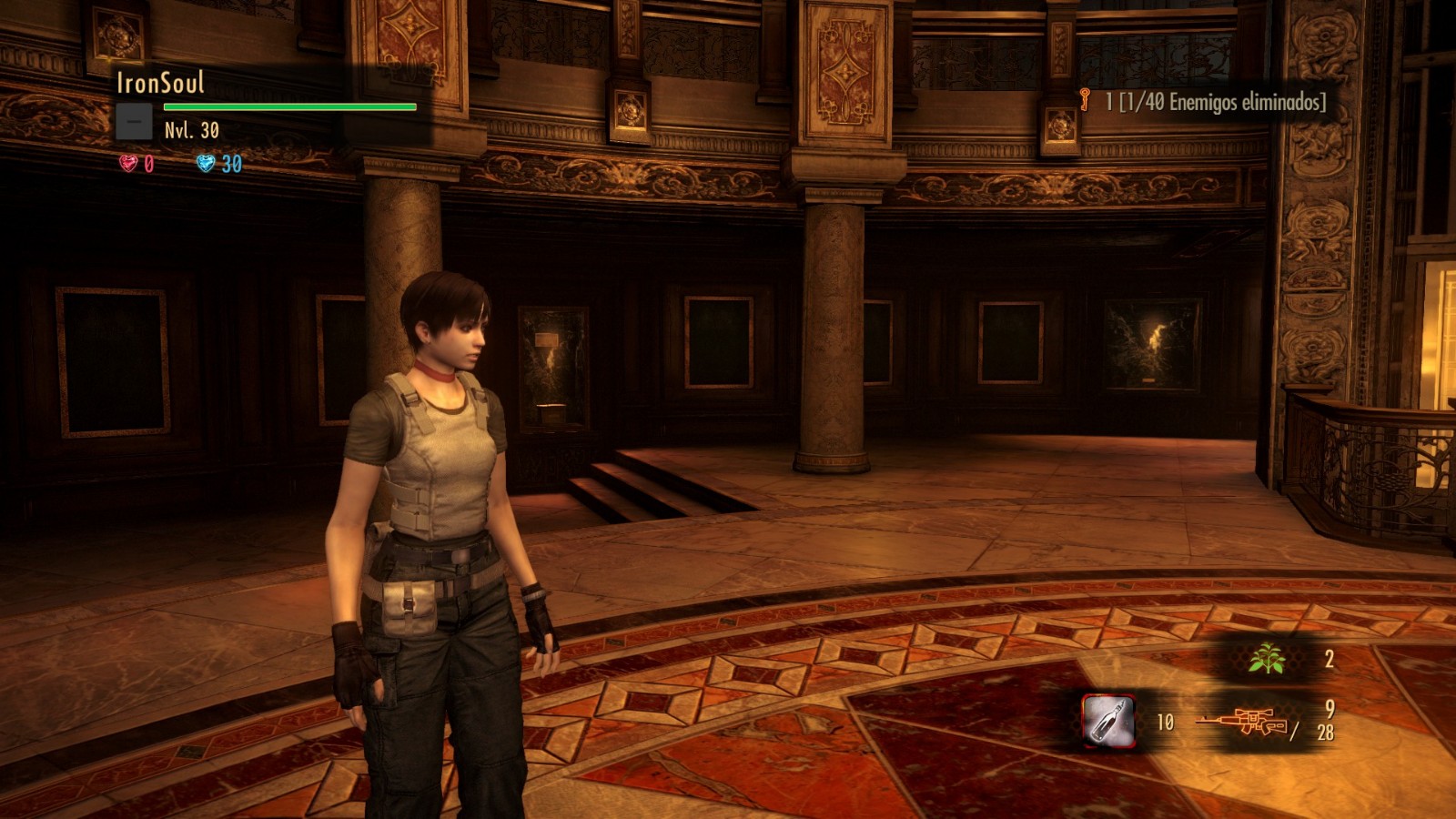Click the green experience bar
This screenshot has height=819, width=1456.
coord(288,107)
